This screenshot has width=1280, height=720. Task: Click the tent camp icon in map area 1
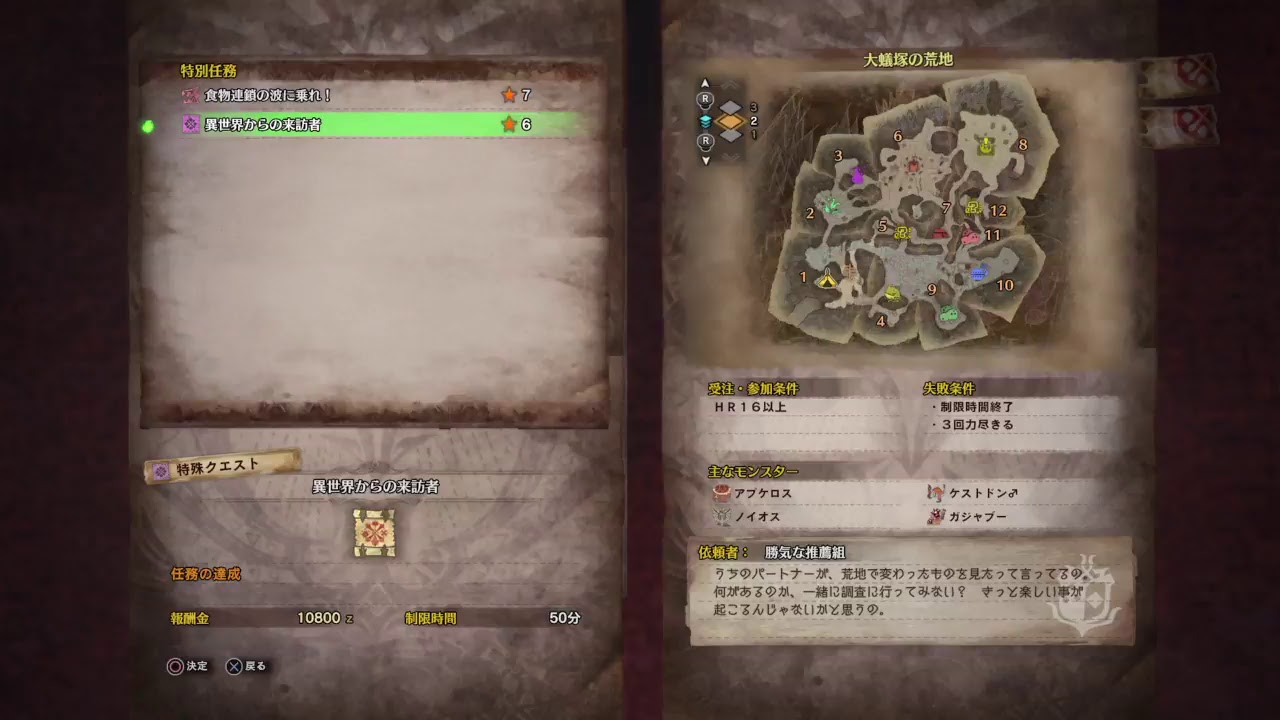[827, 280]
